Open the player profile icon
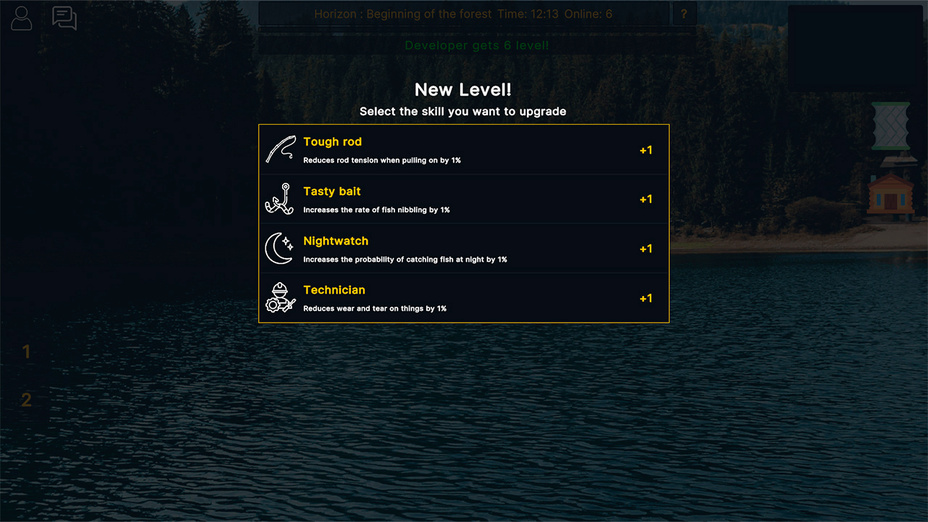 [x=21, y=18]
